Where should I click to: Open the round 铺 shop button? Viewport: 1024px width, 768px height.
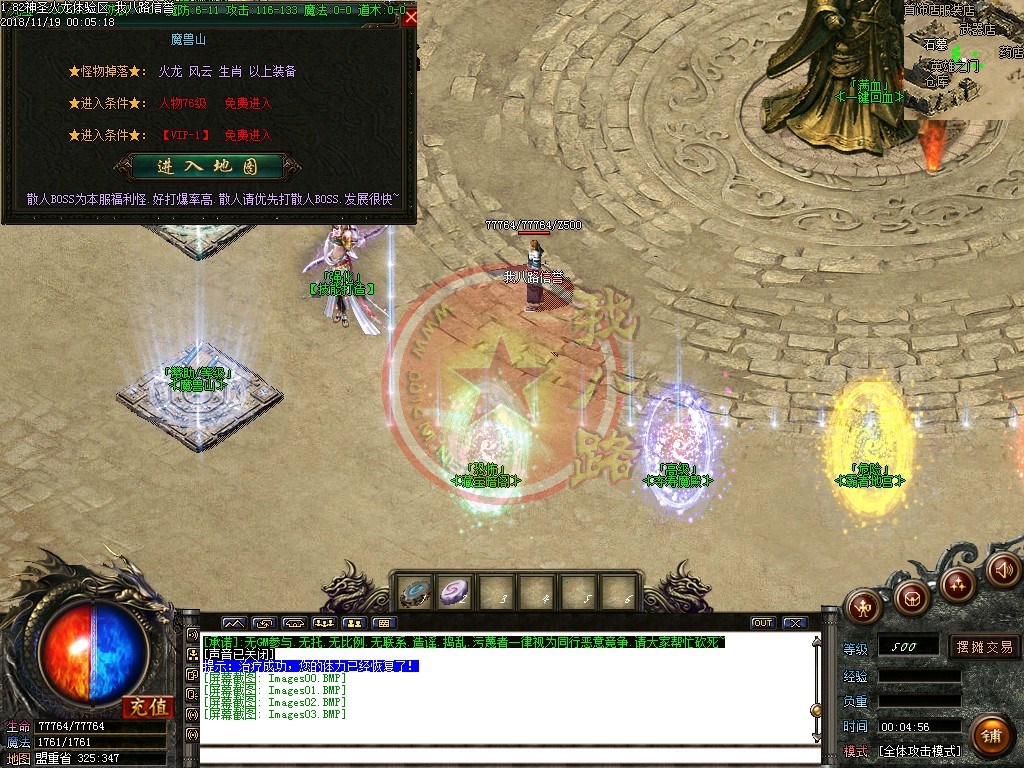point(991,735)
